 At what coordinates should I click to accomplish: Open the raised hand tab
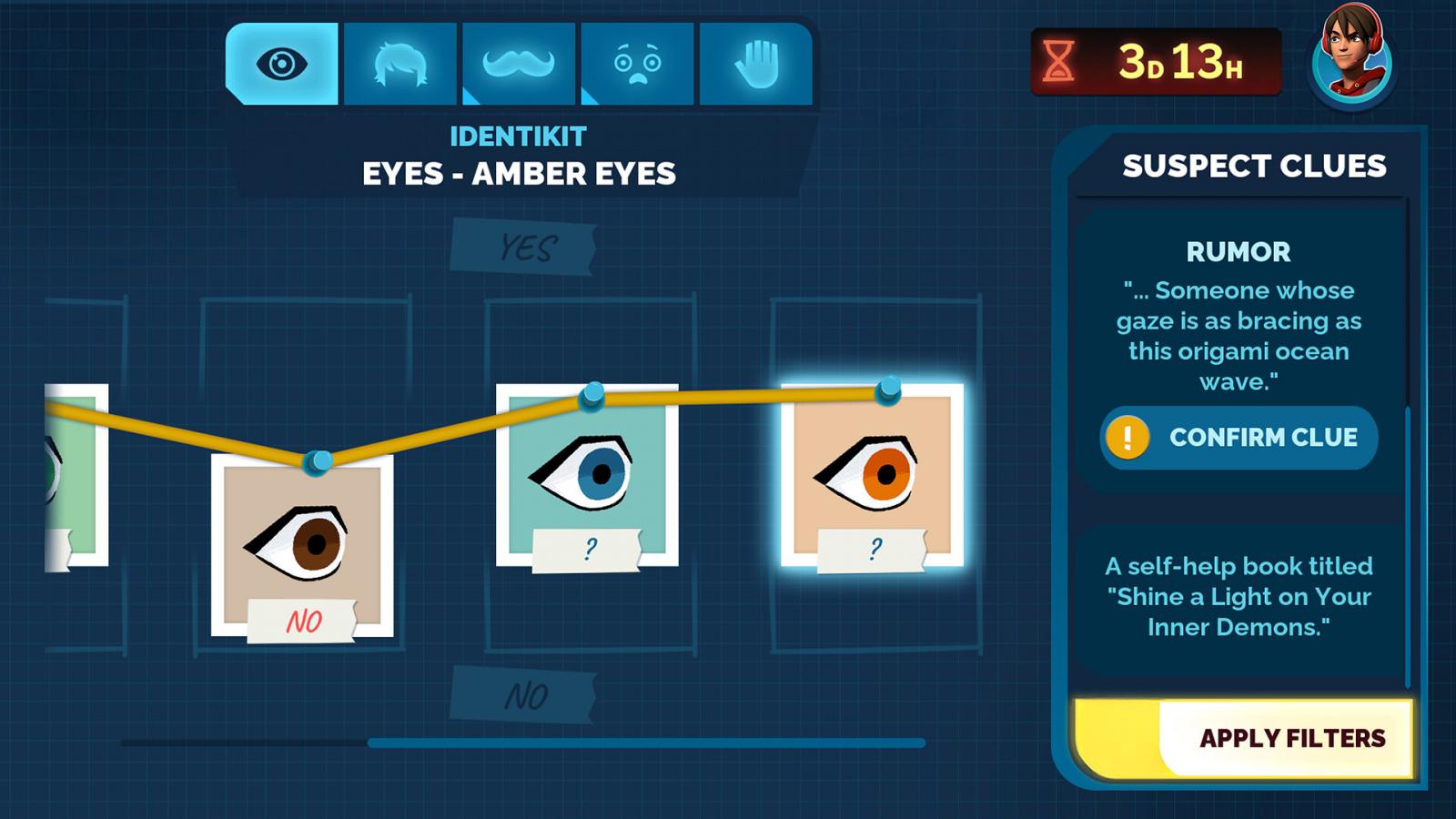[755, 64]
